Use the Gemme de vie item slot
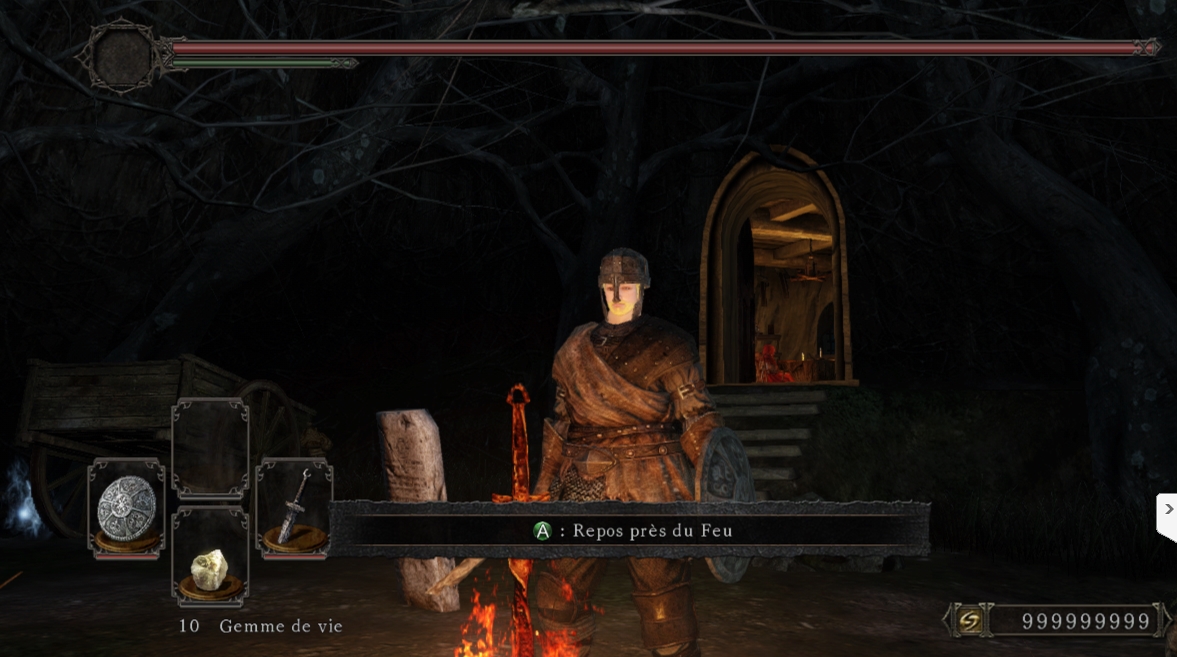 tap(210, 556)
